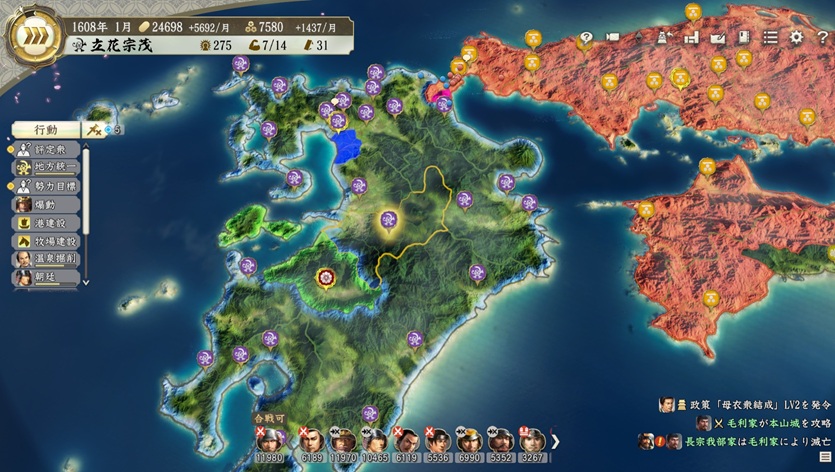
Task: Open the message log icon at bottom-right
Action: tap(825, 457)
